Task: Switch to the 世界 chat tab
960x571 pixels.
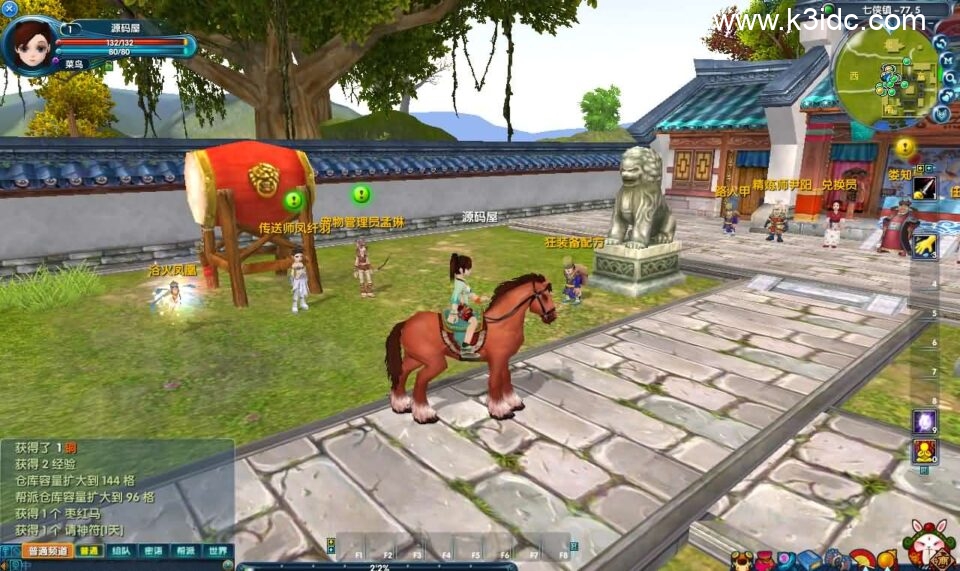Action: 217,551
